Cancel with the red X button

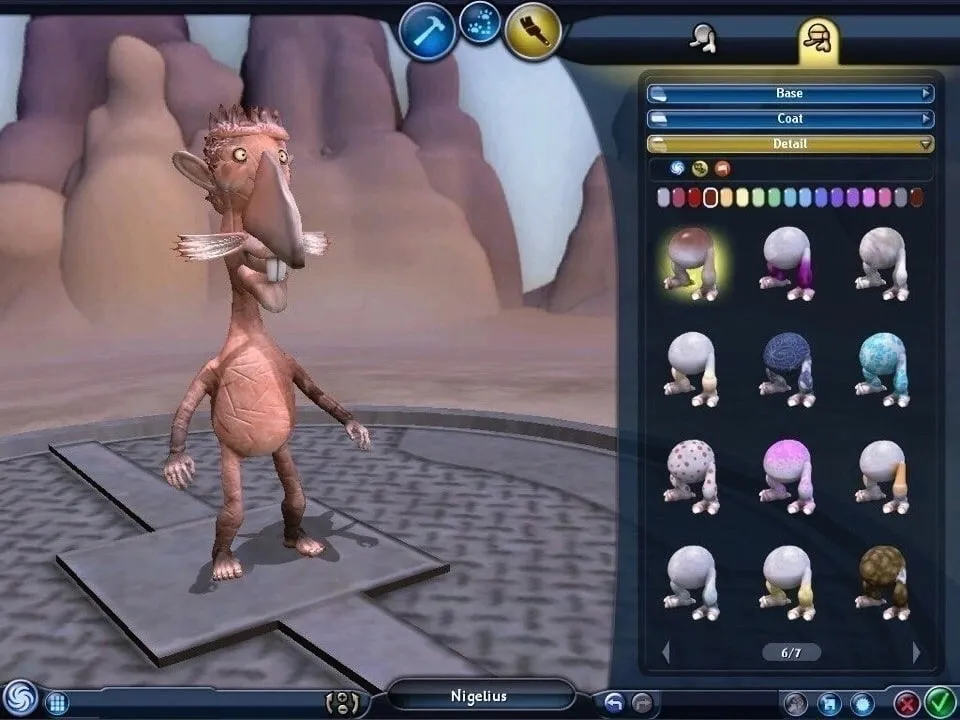[907, 703]
